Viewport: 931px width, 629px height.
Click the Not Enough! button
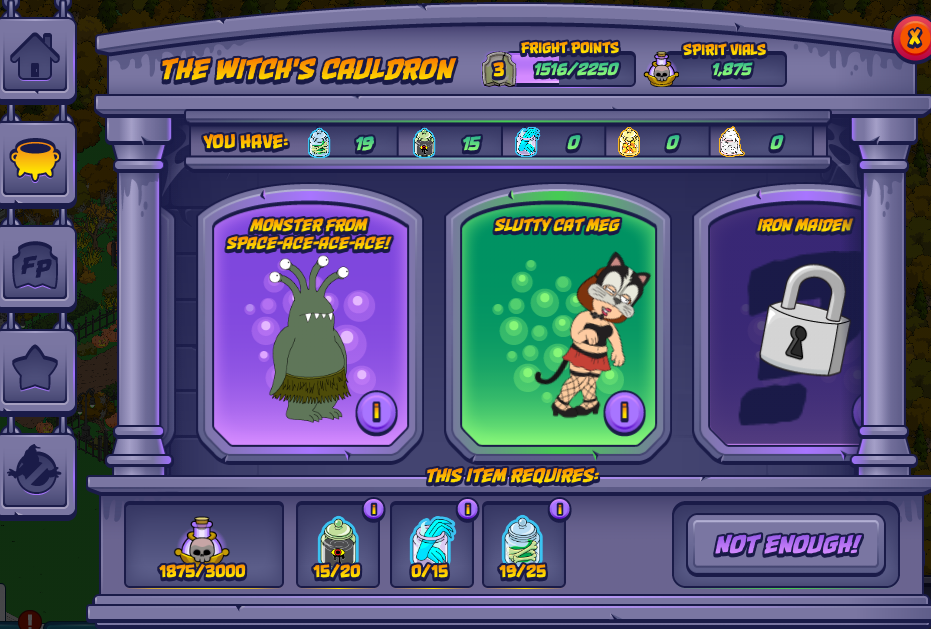pos(786,545)
